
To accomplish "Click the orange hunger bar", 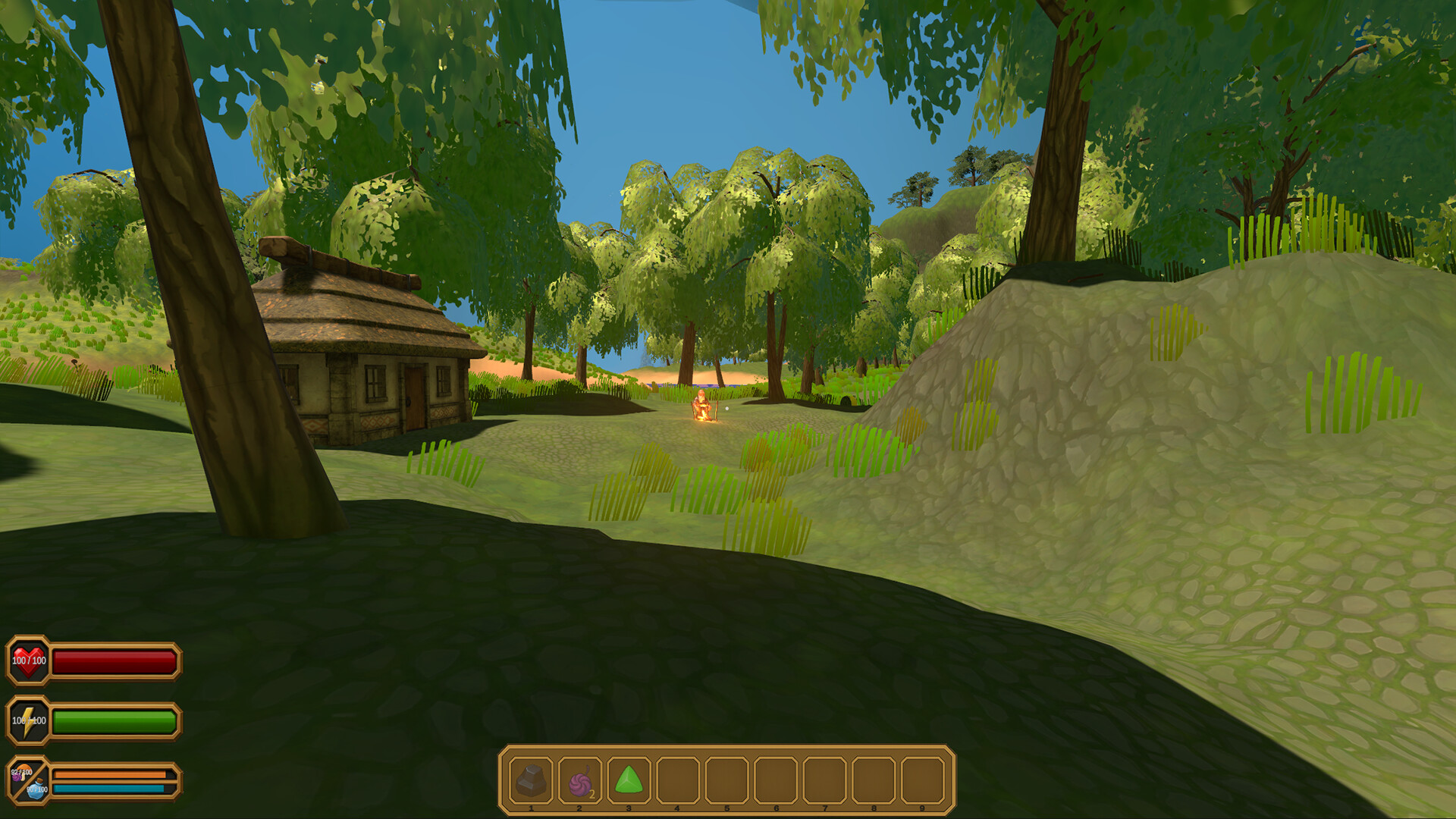I will click(110, 773).
